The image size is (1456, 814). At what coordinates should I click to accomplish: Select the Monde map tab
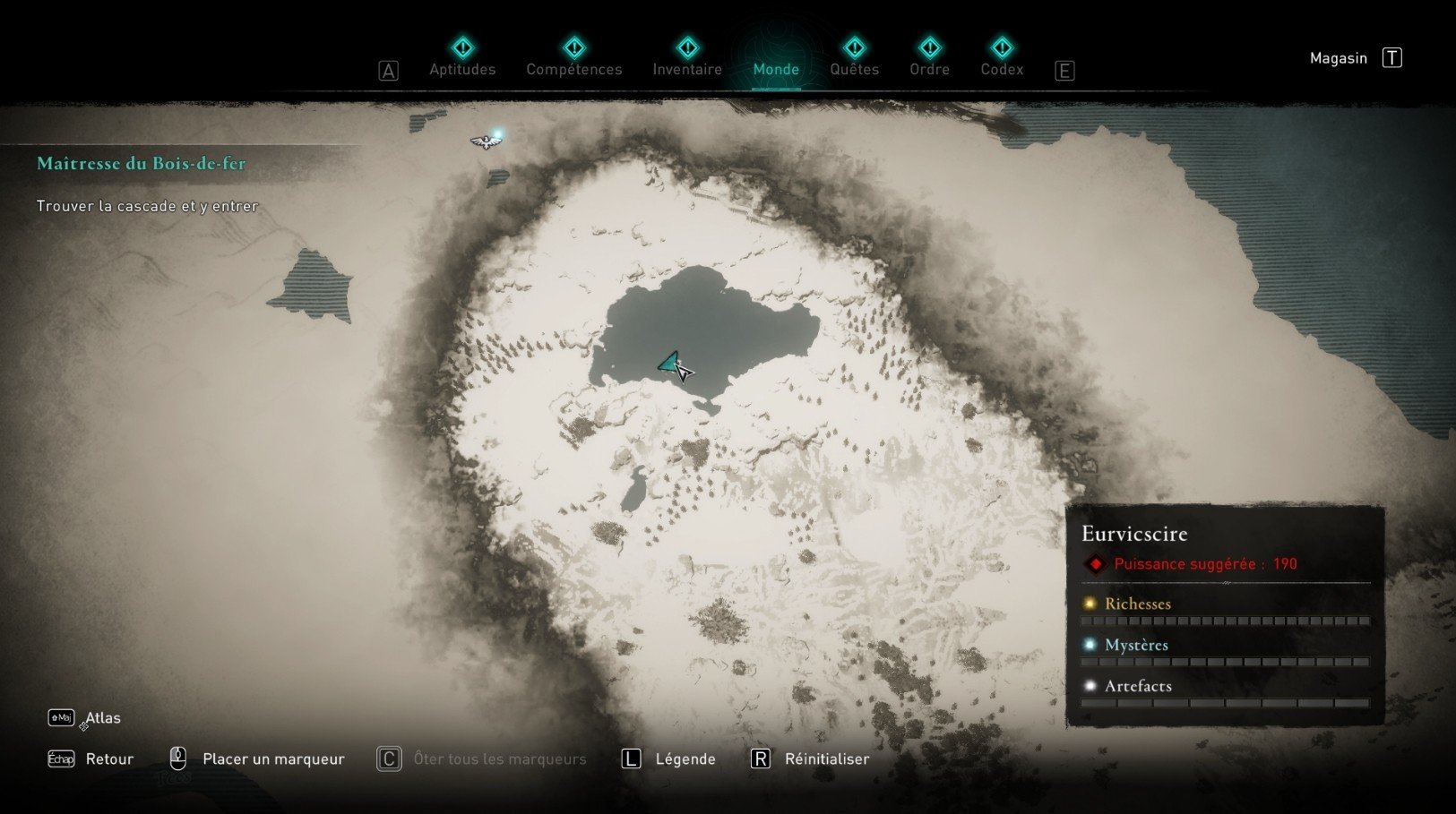776,68
